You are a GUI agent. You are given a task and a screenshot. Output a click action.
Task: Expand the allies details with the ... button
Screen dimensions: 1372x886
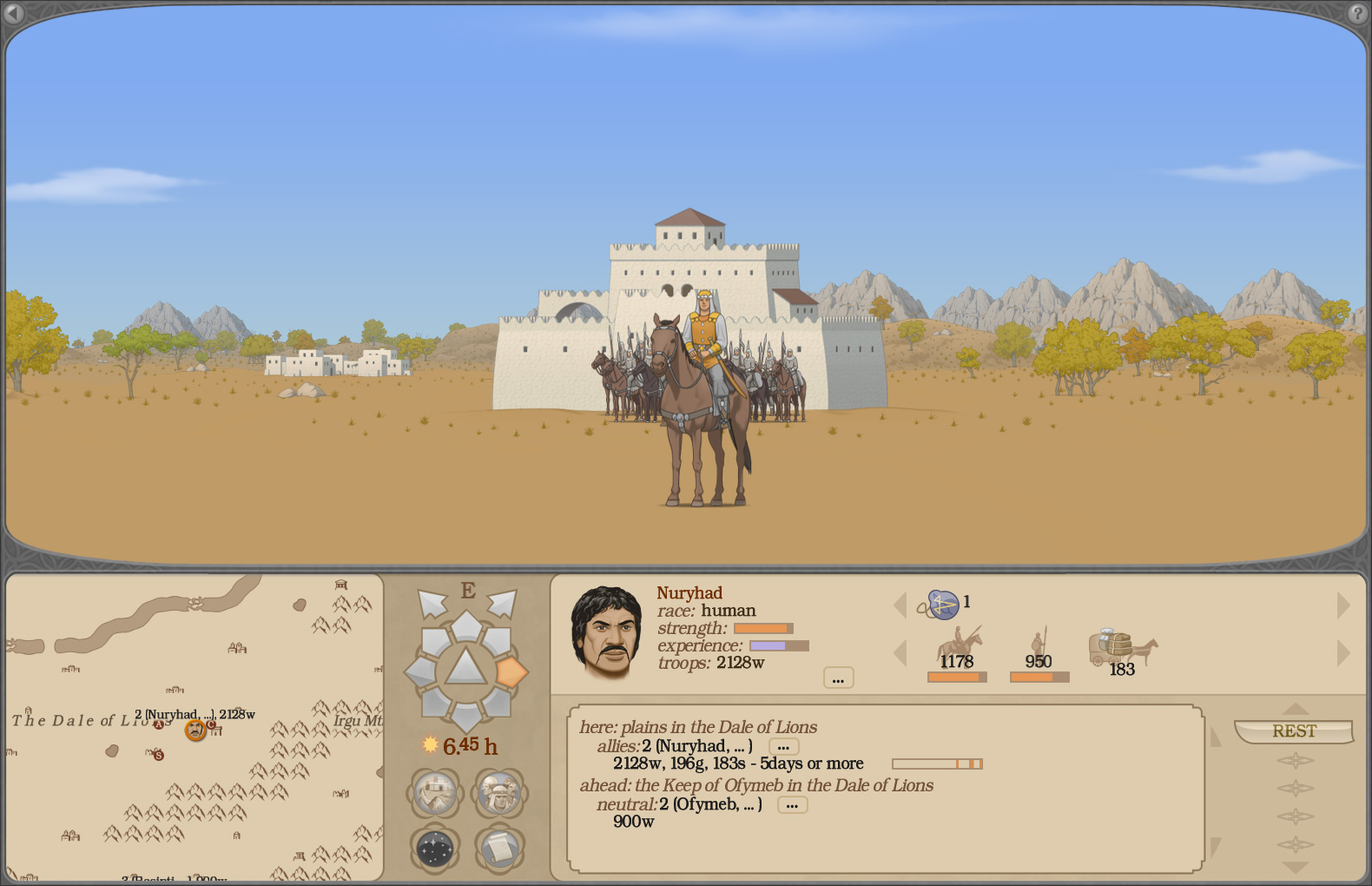click(x=783, y=746)
